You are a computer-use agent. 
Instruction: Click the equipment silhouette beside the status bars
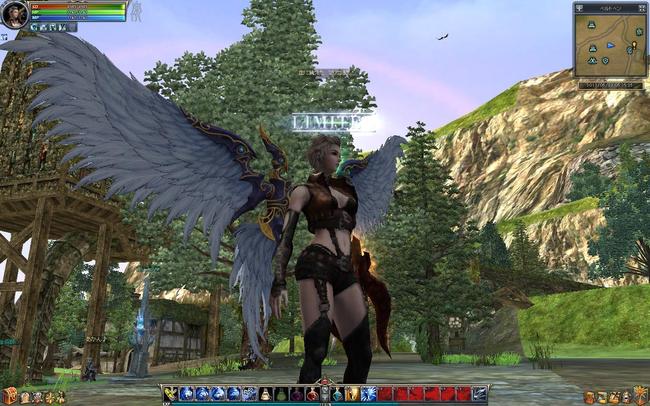137,11
